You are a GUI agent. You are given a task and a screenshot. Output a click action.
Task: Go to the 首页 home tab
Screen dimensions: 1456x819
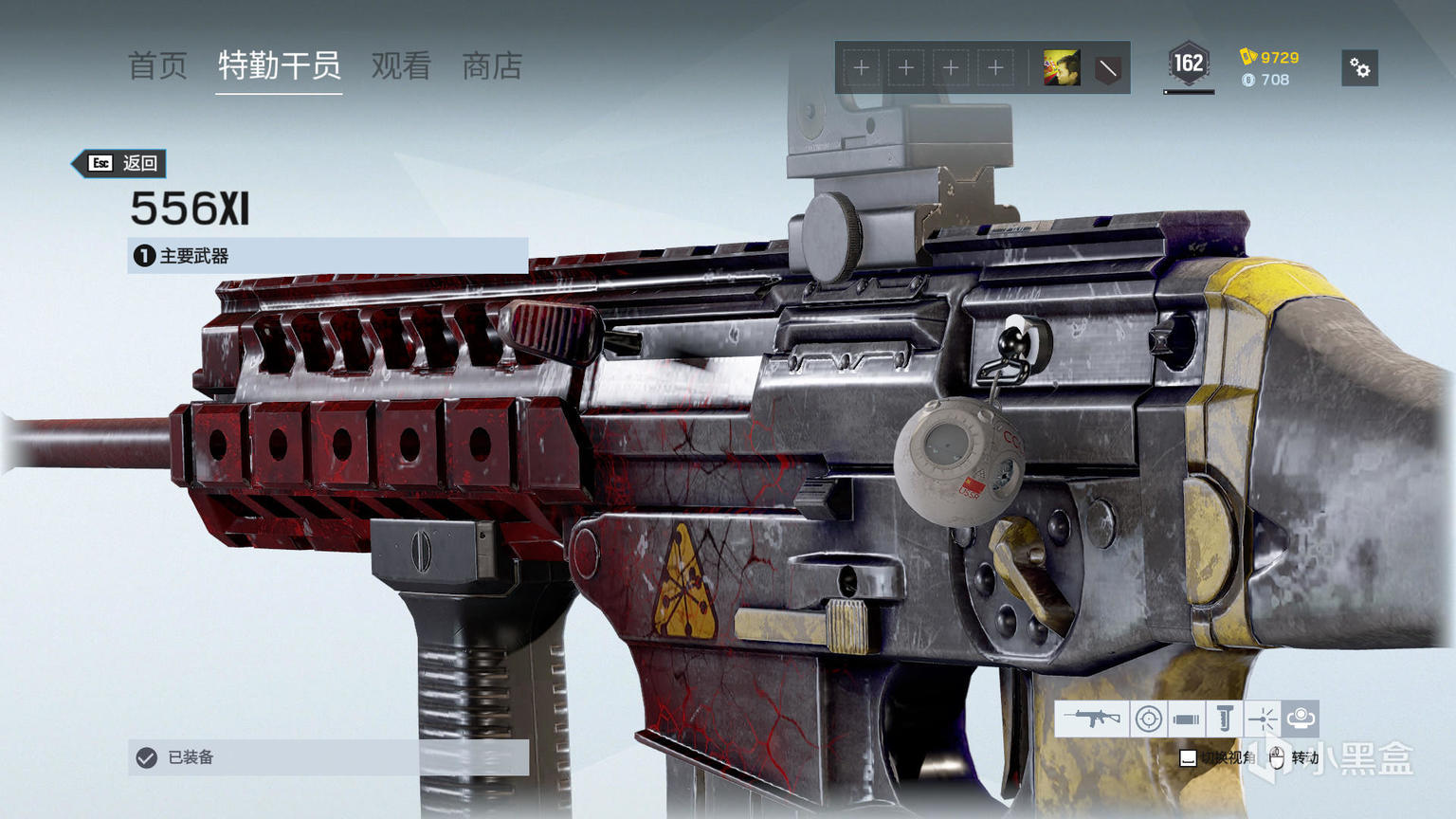157,66
